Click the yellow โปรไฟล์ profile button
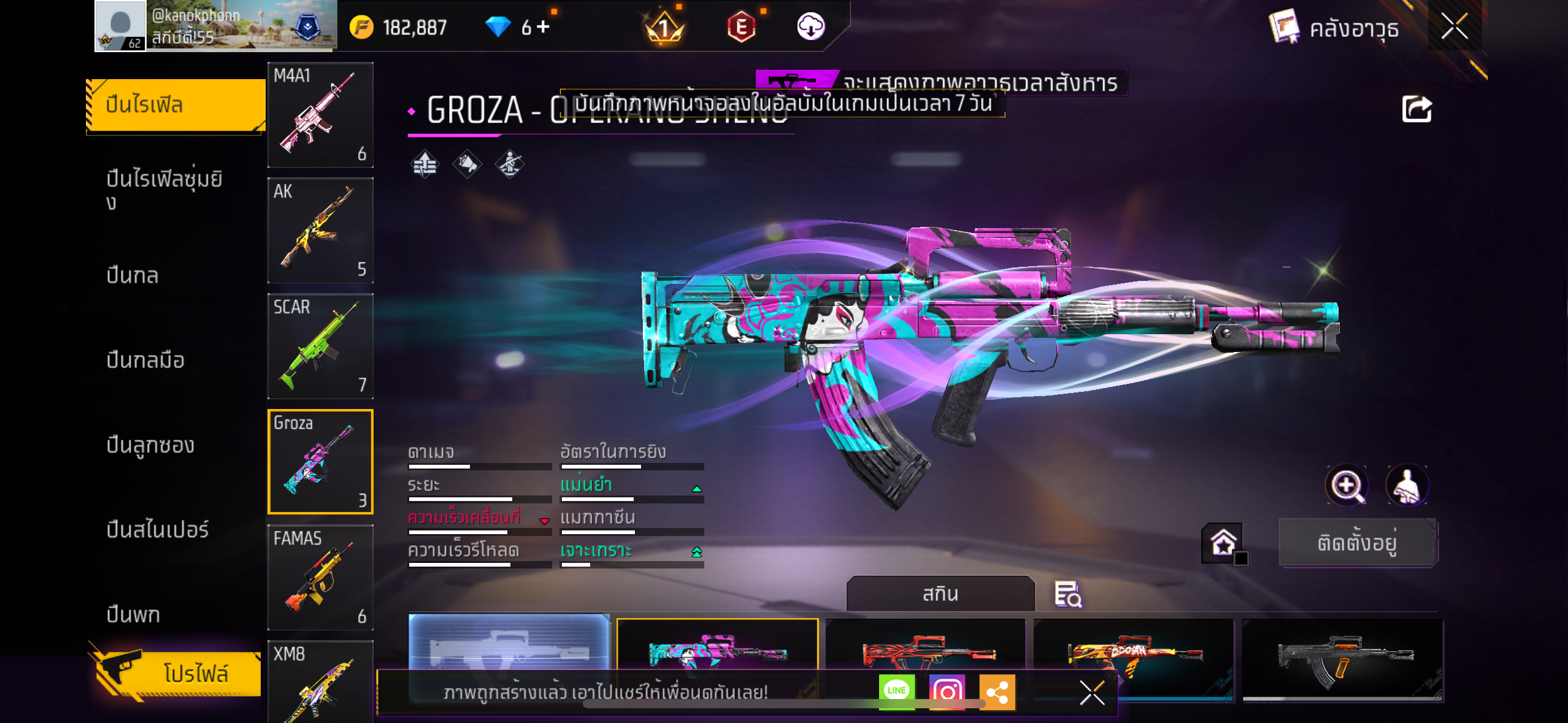Screen dimensions: 1568x723 coord(179,673)
